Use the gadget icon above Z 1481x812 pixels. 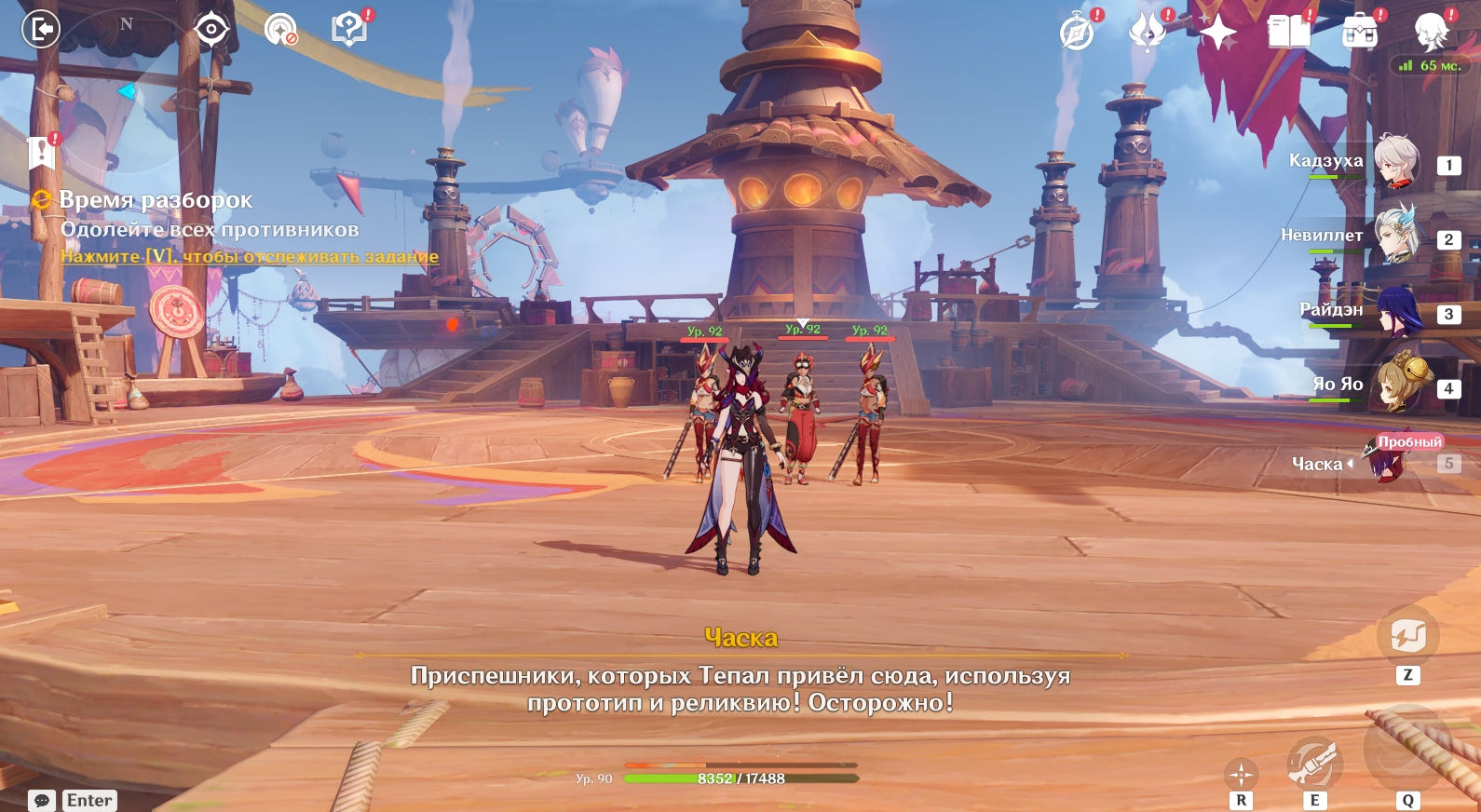(x=1407, y=636)
